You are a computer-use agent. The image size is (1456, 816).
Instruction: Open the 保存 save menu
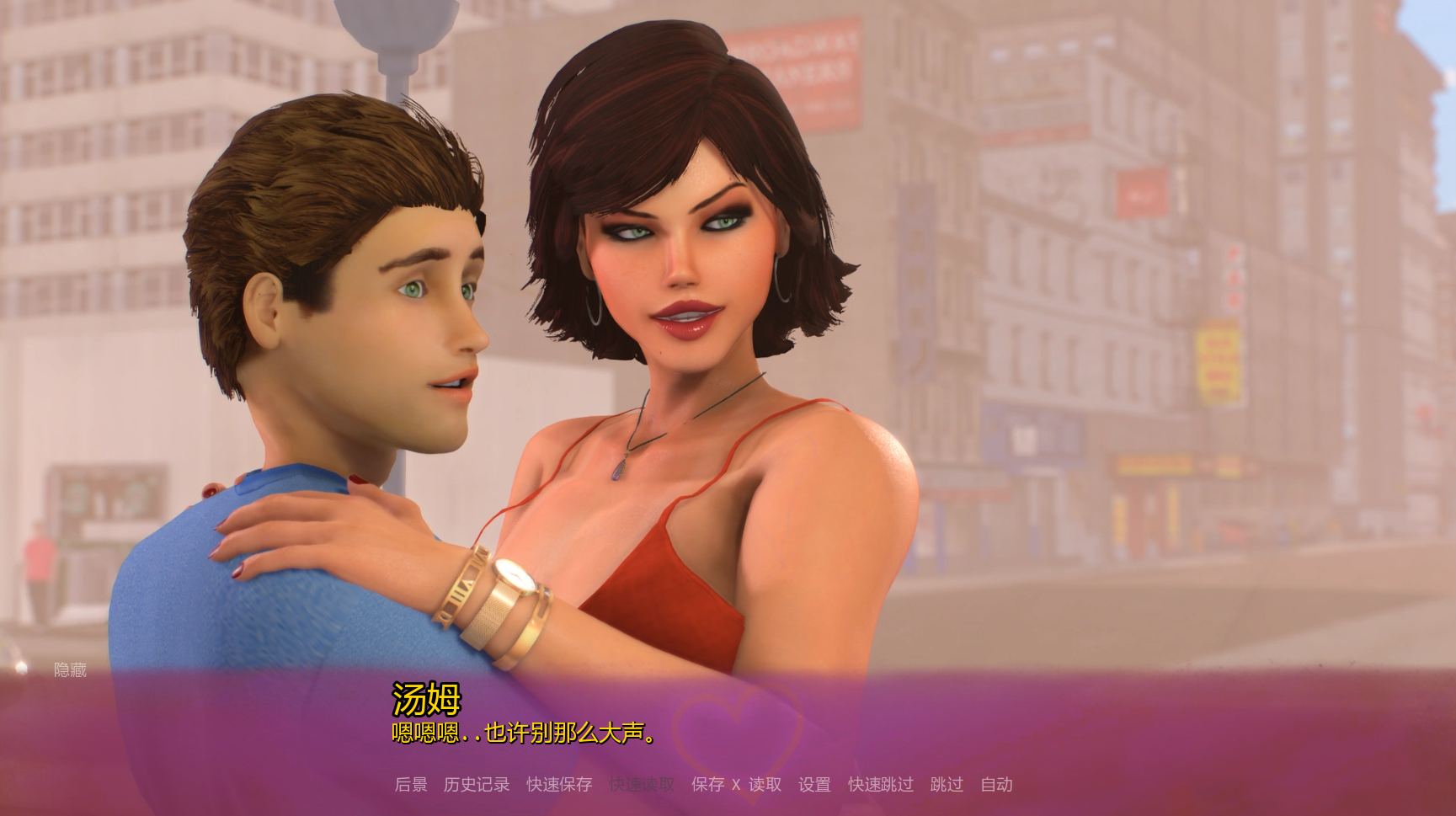[x=707, y=785]
